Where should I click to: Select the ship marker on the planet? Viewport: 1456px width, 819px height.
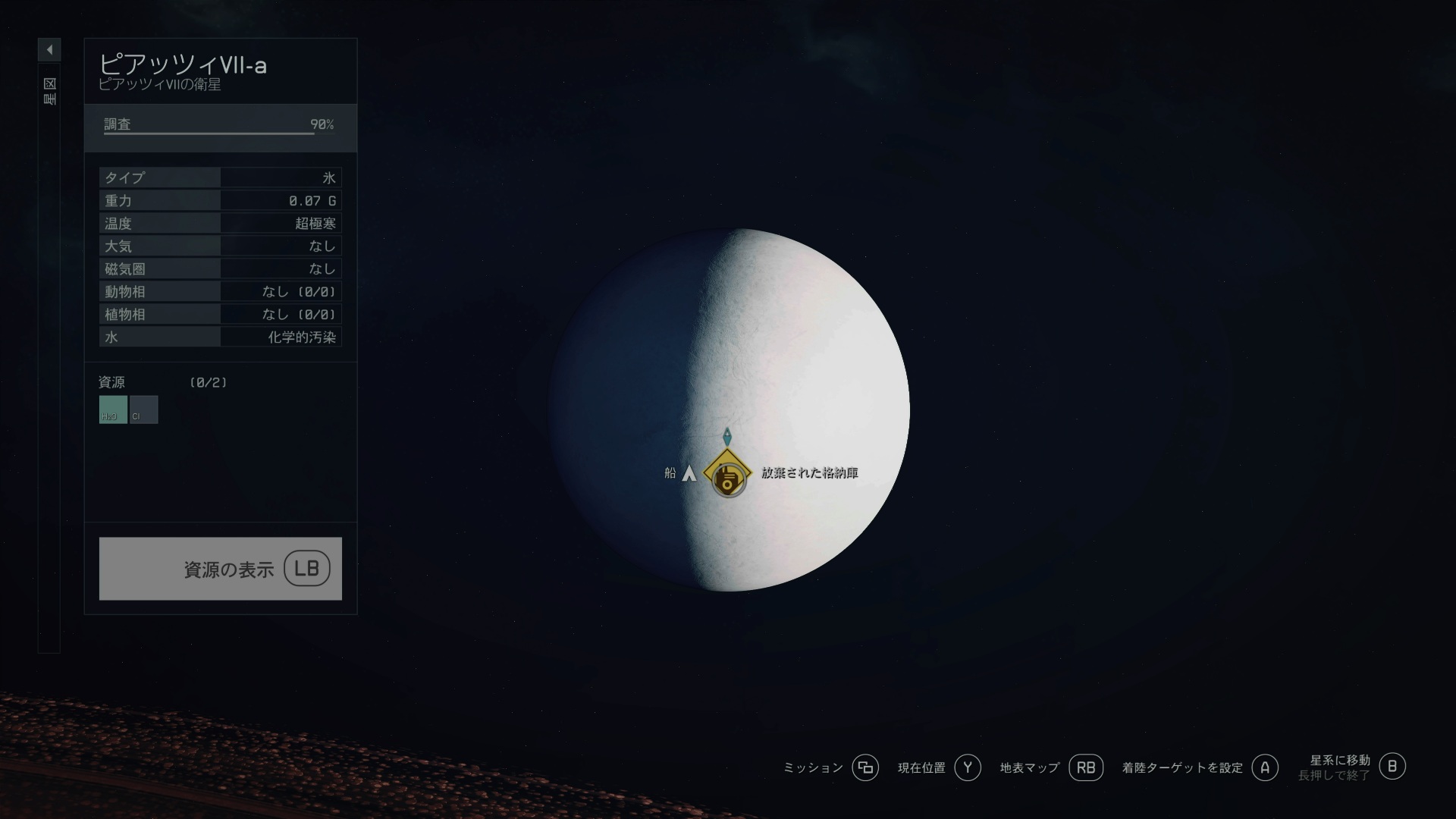689,474
